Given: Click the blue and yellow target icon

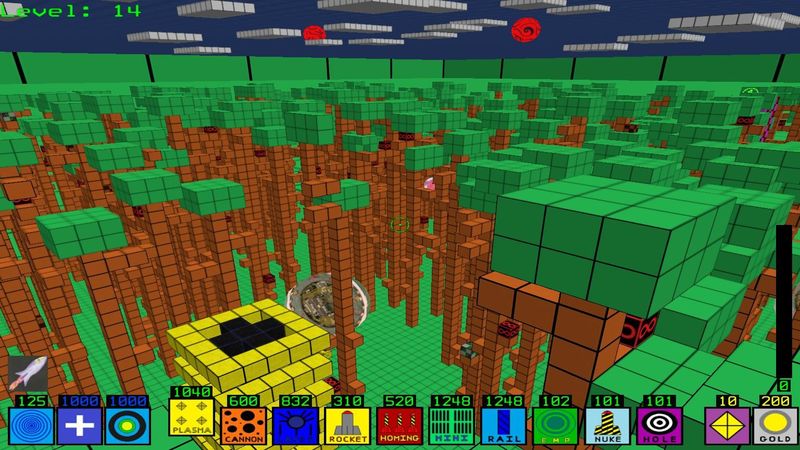Looking at the screenshot, I should click(x=128, y=426).
